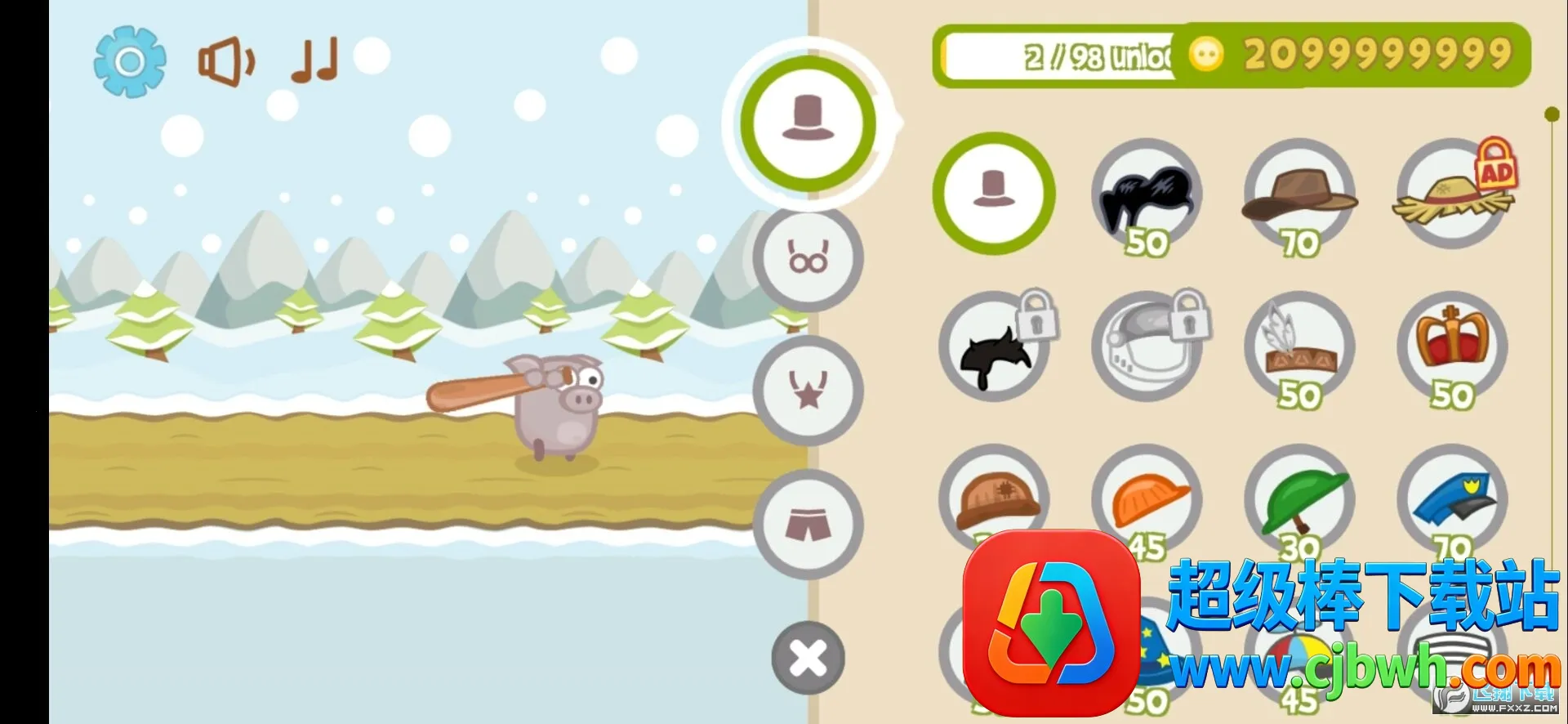Open the star necklace accessory tab
Image resolution: width=1568 pixels, height=724 pixels.
[x=808, y=391]
